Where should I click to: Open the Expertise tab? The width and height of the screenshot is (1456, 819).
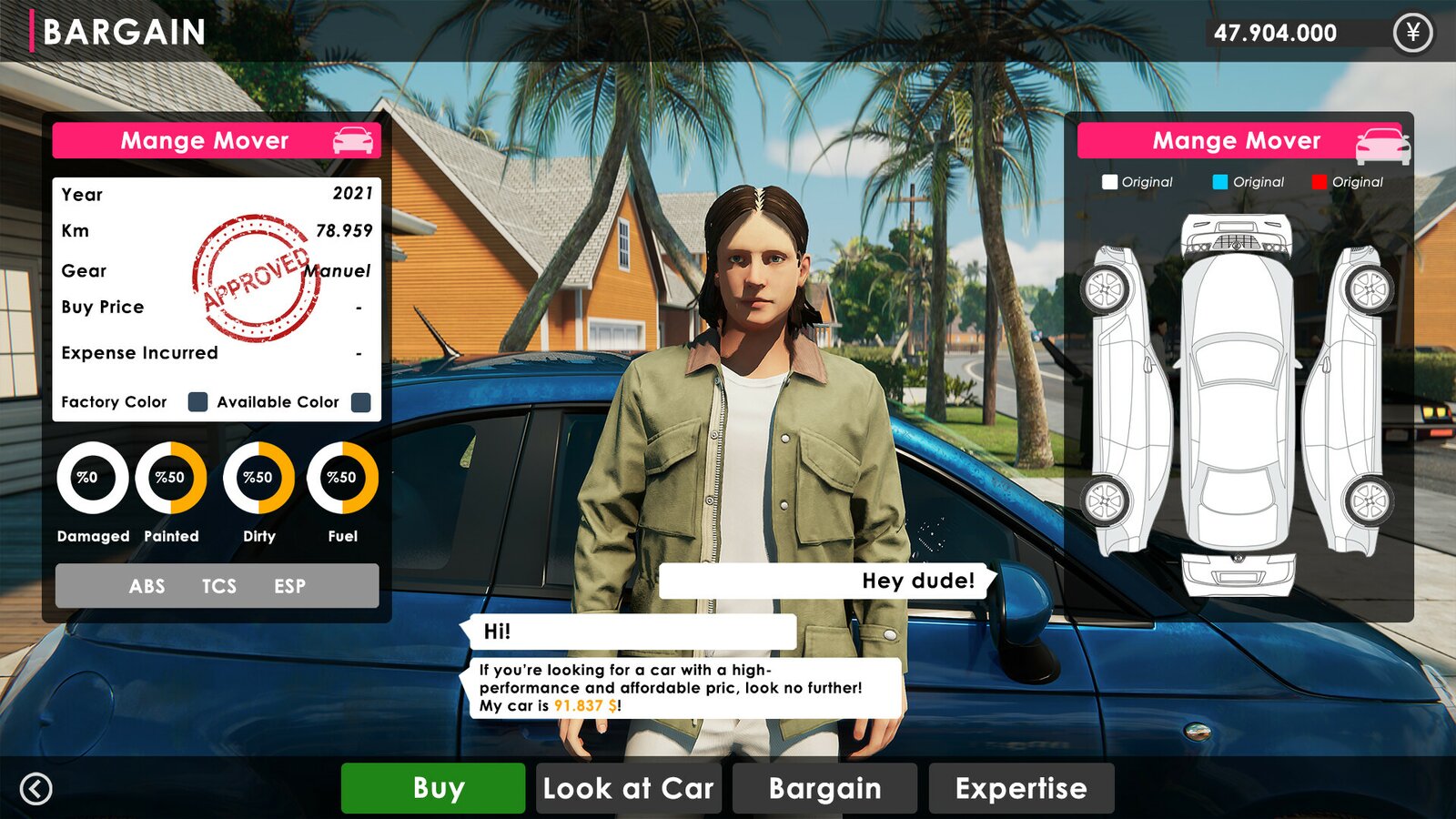coord(1020,788)
